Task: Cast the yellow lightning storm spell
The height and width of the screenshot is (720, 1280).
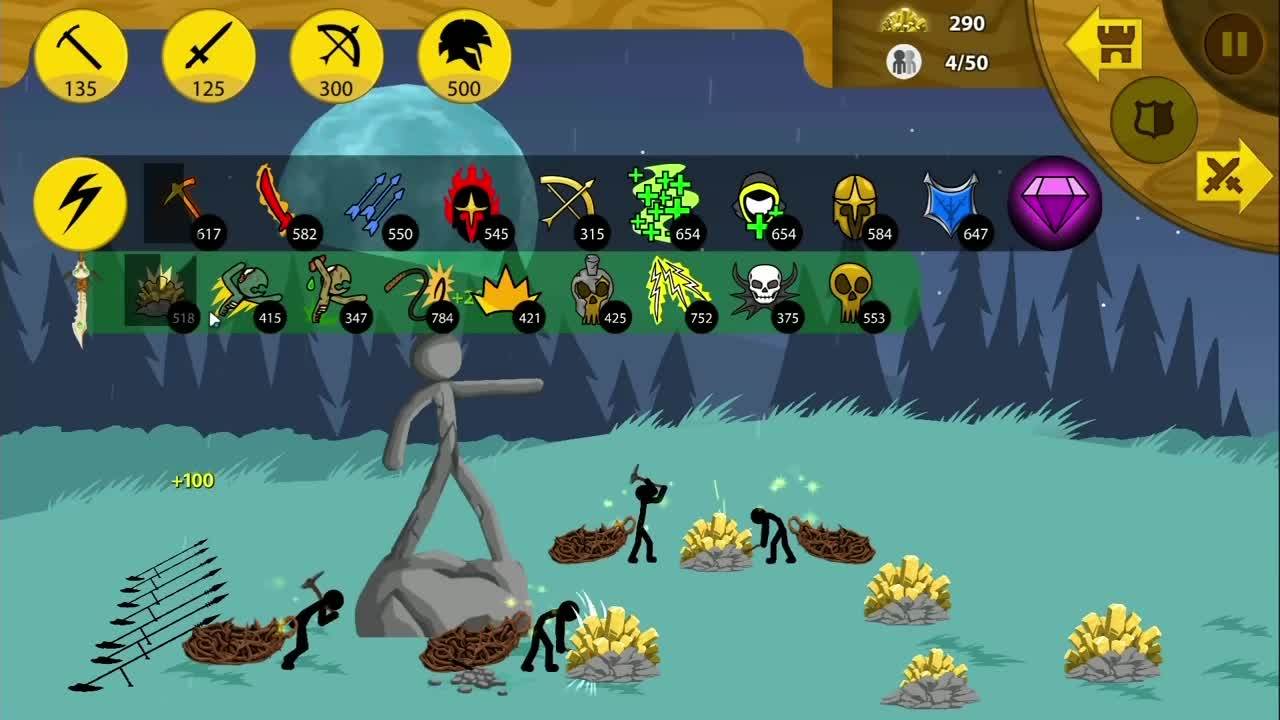Action: 677,290
